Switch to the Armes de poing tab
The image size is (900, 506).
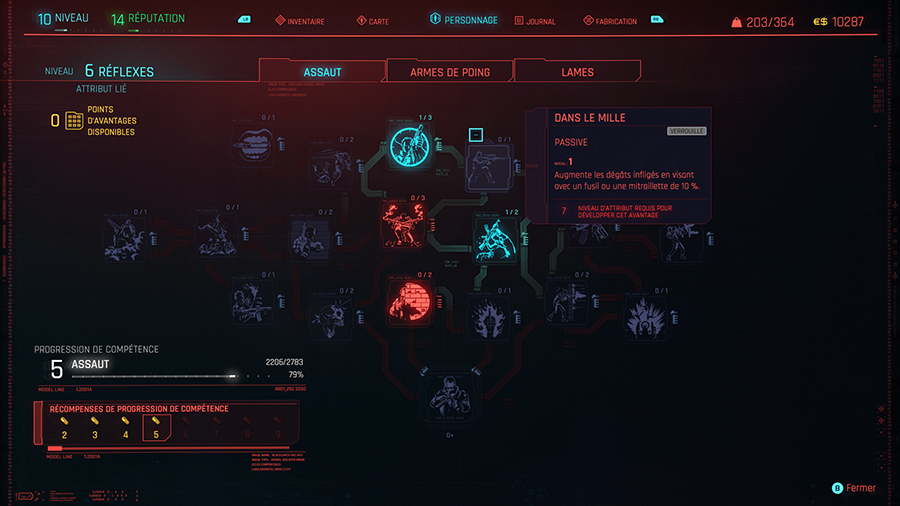click(x=449, y=72)
